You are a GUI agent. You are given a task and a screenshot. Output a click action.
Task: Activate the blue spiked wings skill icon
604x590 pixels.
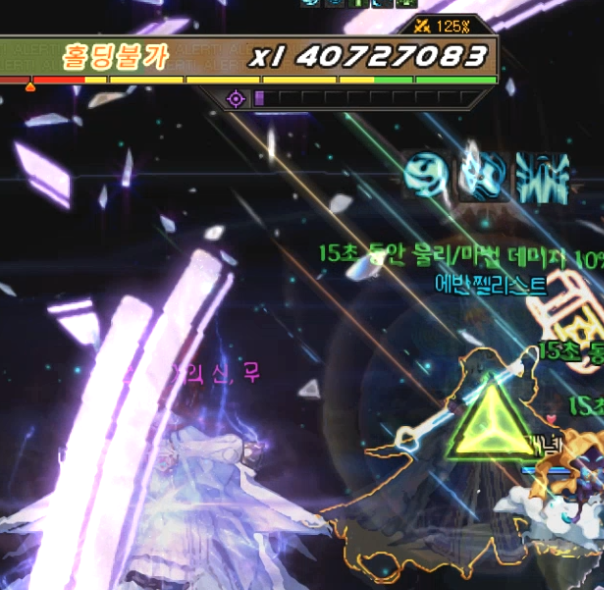541,177
